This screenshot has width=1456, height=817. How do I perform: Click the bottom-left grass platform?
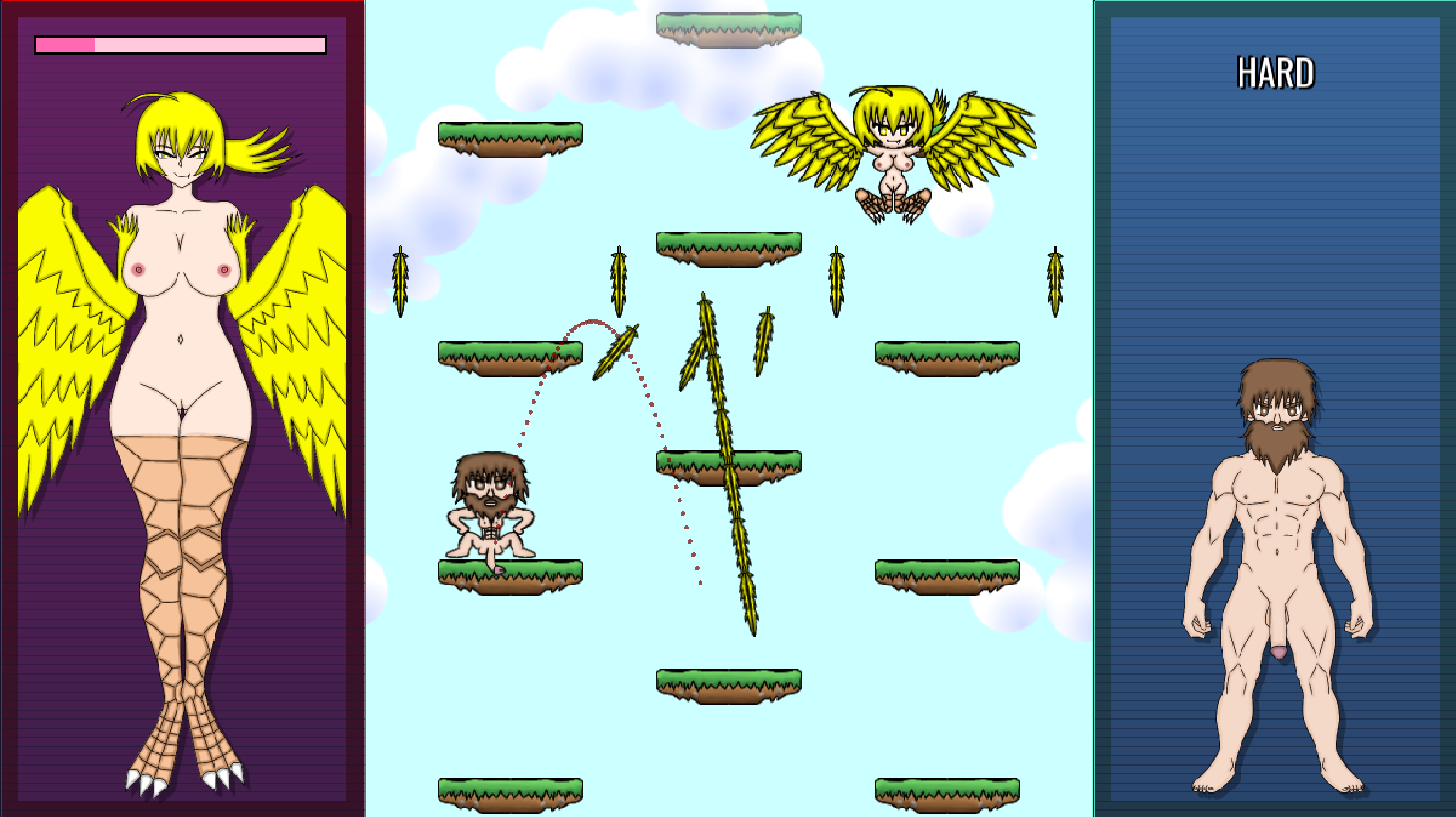tap(508, 792)
